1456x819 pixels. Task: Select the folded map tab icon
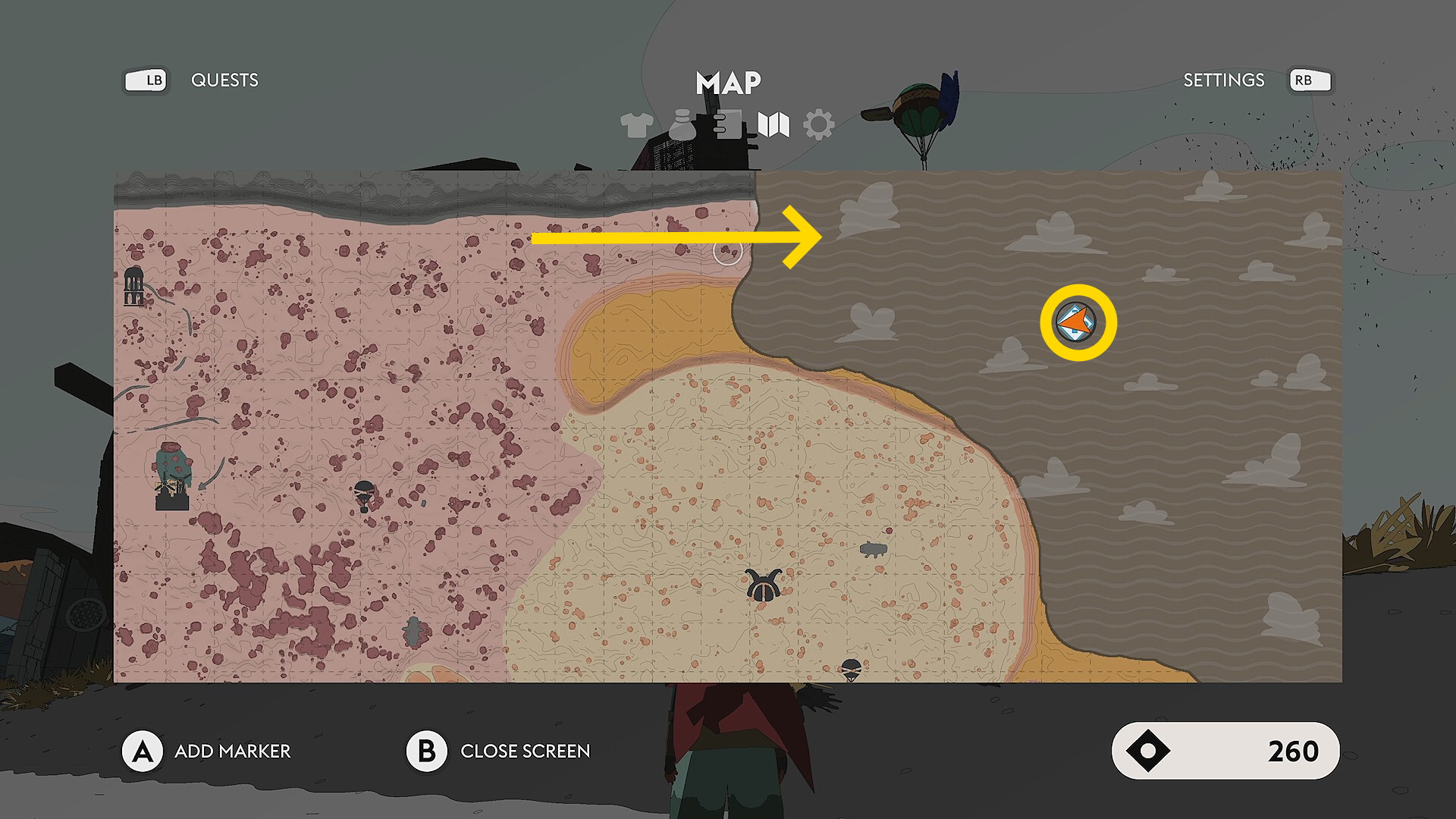tap(773, 125)
